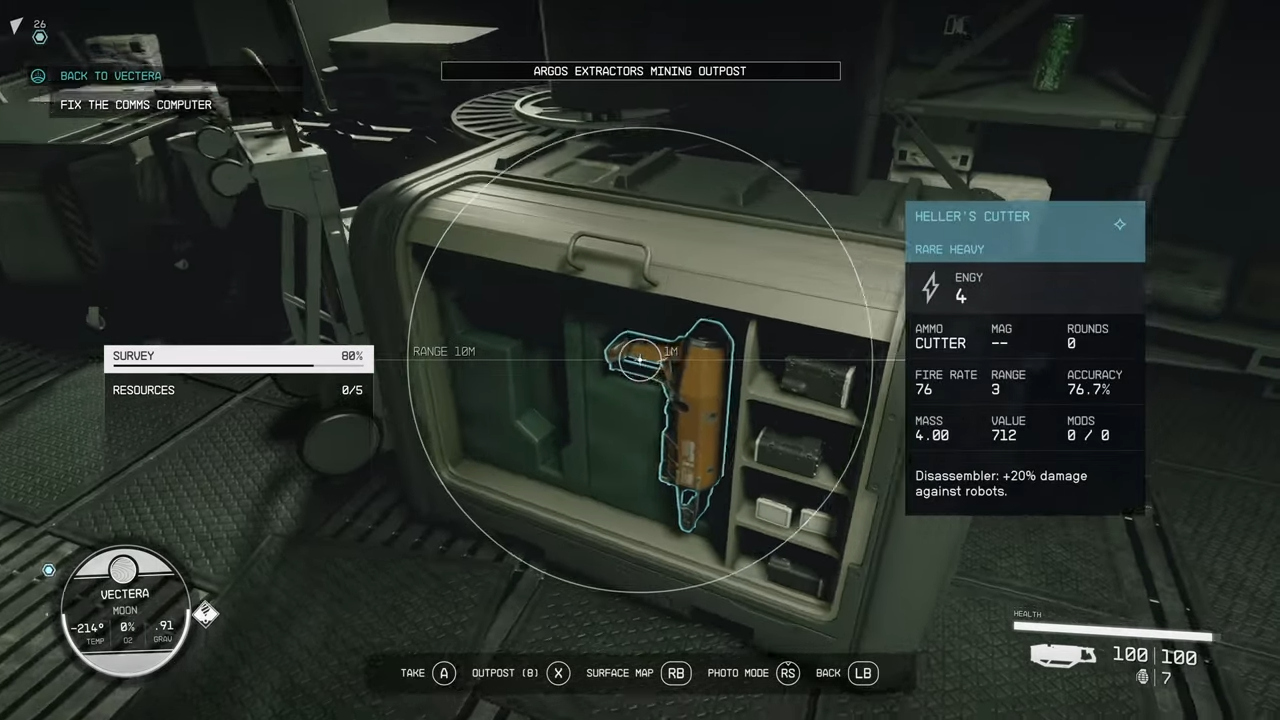
Task: Open the Survey progress panel
Action: point(238,357)
